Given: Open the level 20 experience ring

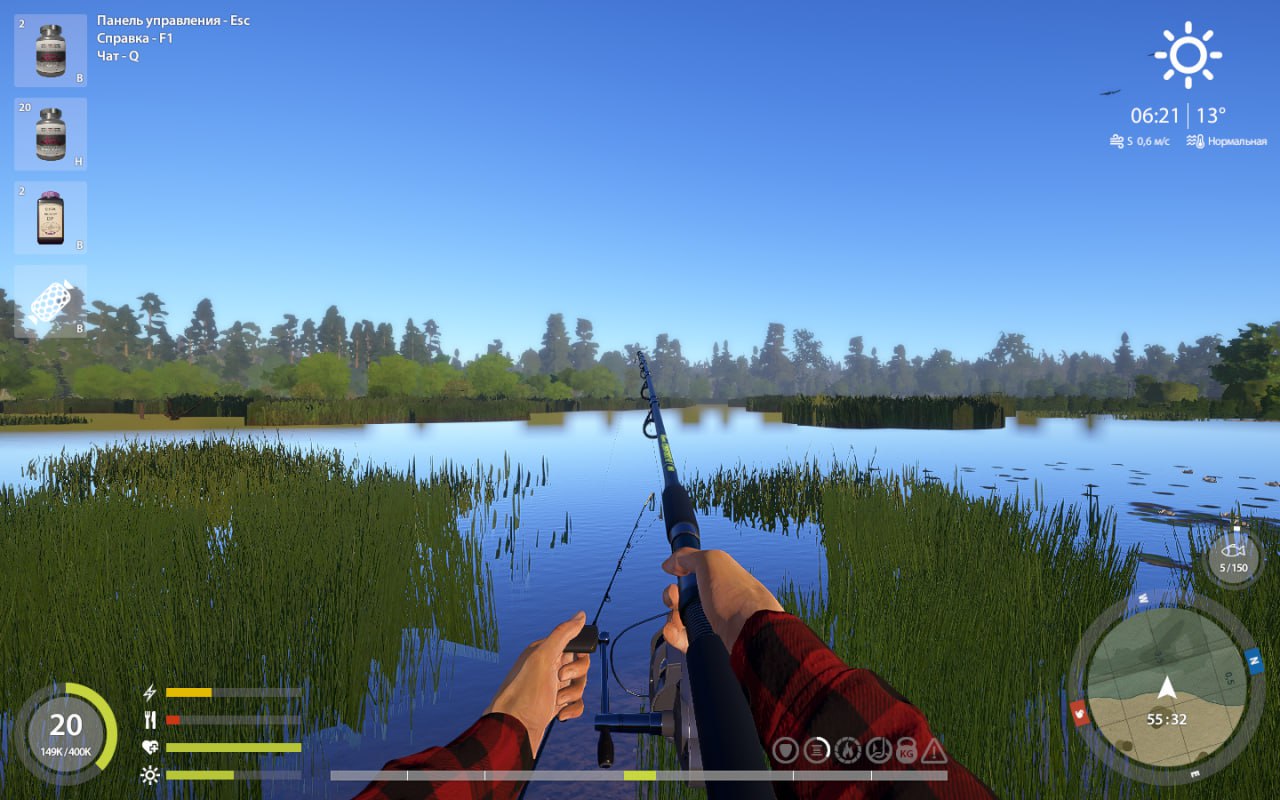Looking at the screenshot, I should tap(66, 732).
